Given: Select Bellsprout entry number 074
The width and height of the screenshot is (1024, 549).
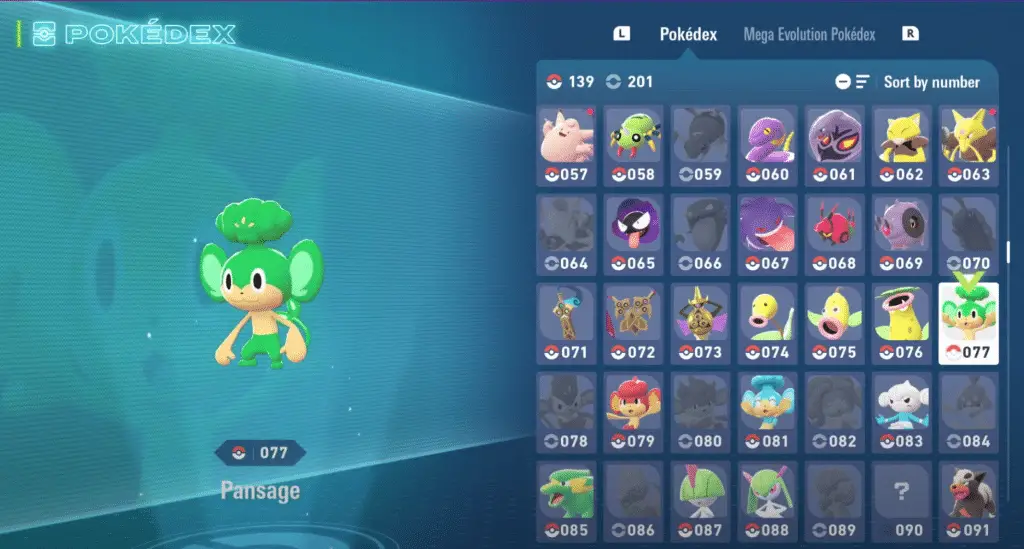Looking at the screenshot, I should [x=767, y=323].
